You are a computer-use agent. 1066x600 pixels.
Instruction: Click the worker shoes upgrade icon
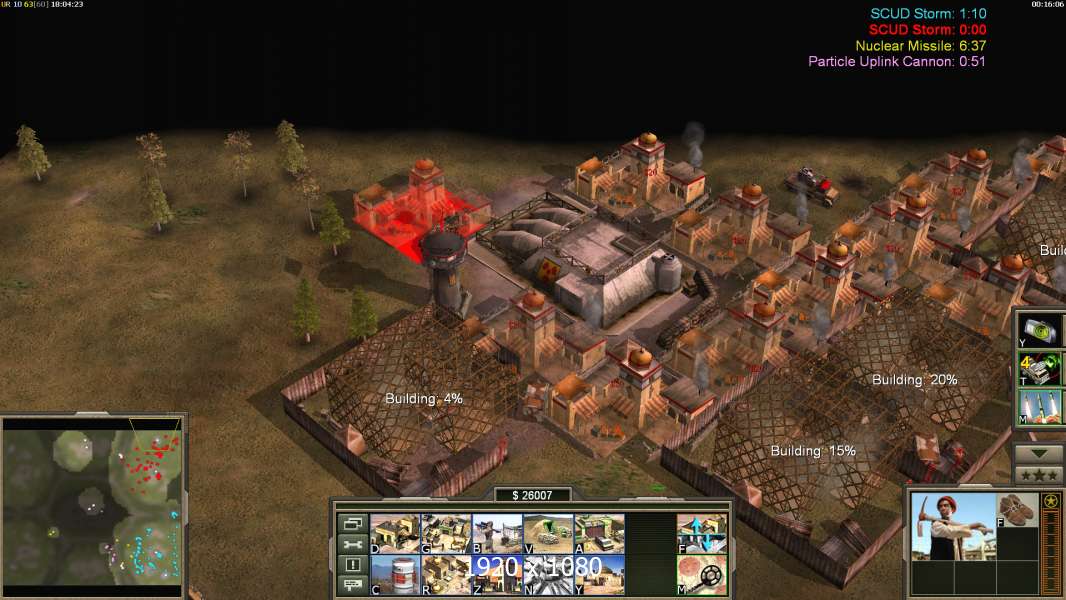point(1018,508)
